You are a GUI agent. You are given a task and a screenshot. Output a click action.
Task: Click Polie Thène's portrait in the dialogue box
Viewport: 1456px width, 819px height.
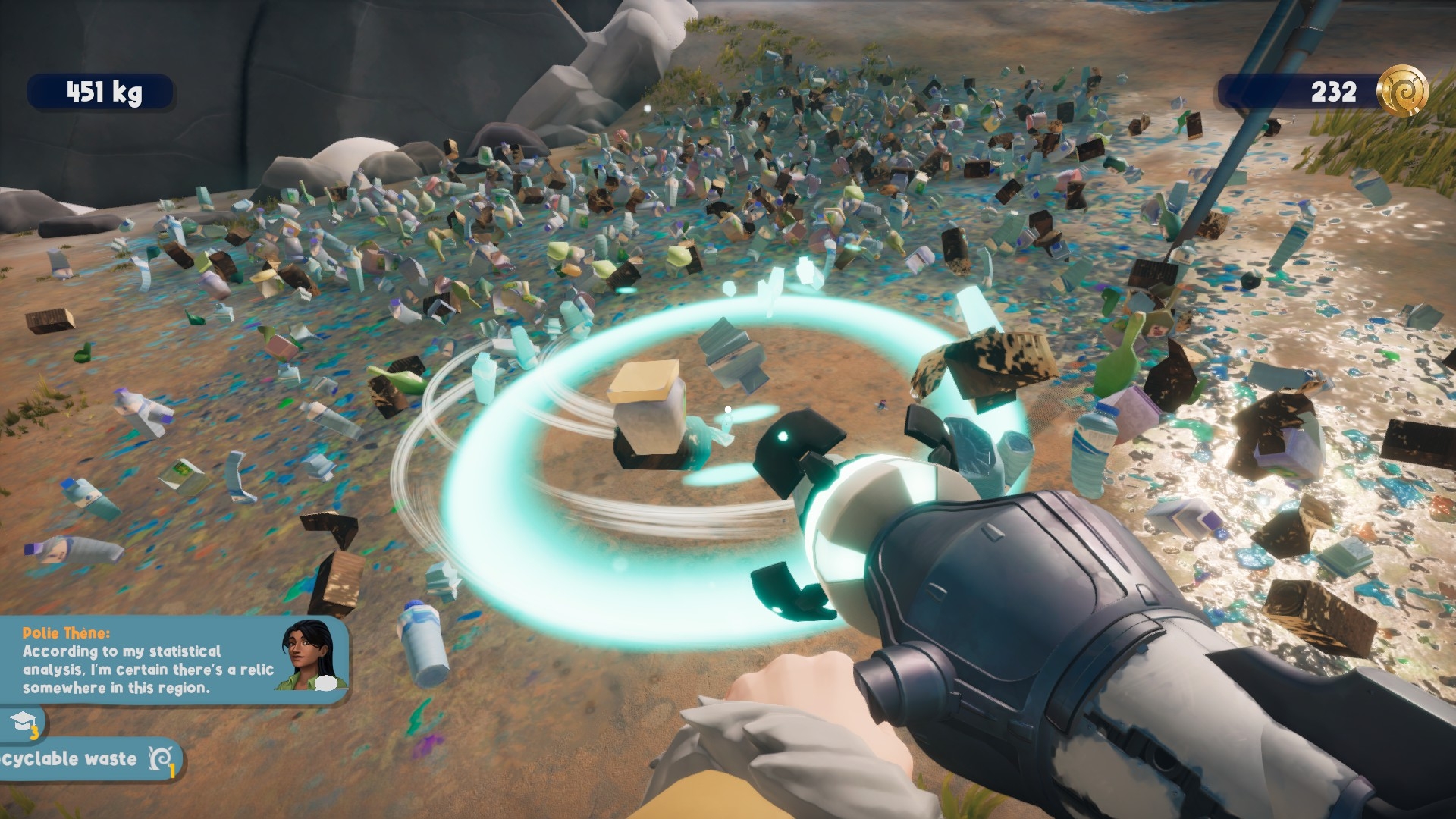pyautogui.click(x=312, y=656)
